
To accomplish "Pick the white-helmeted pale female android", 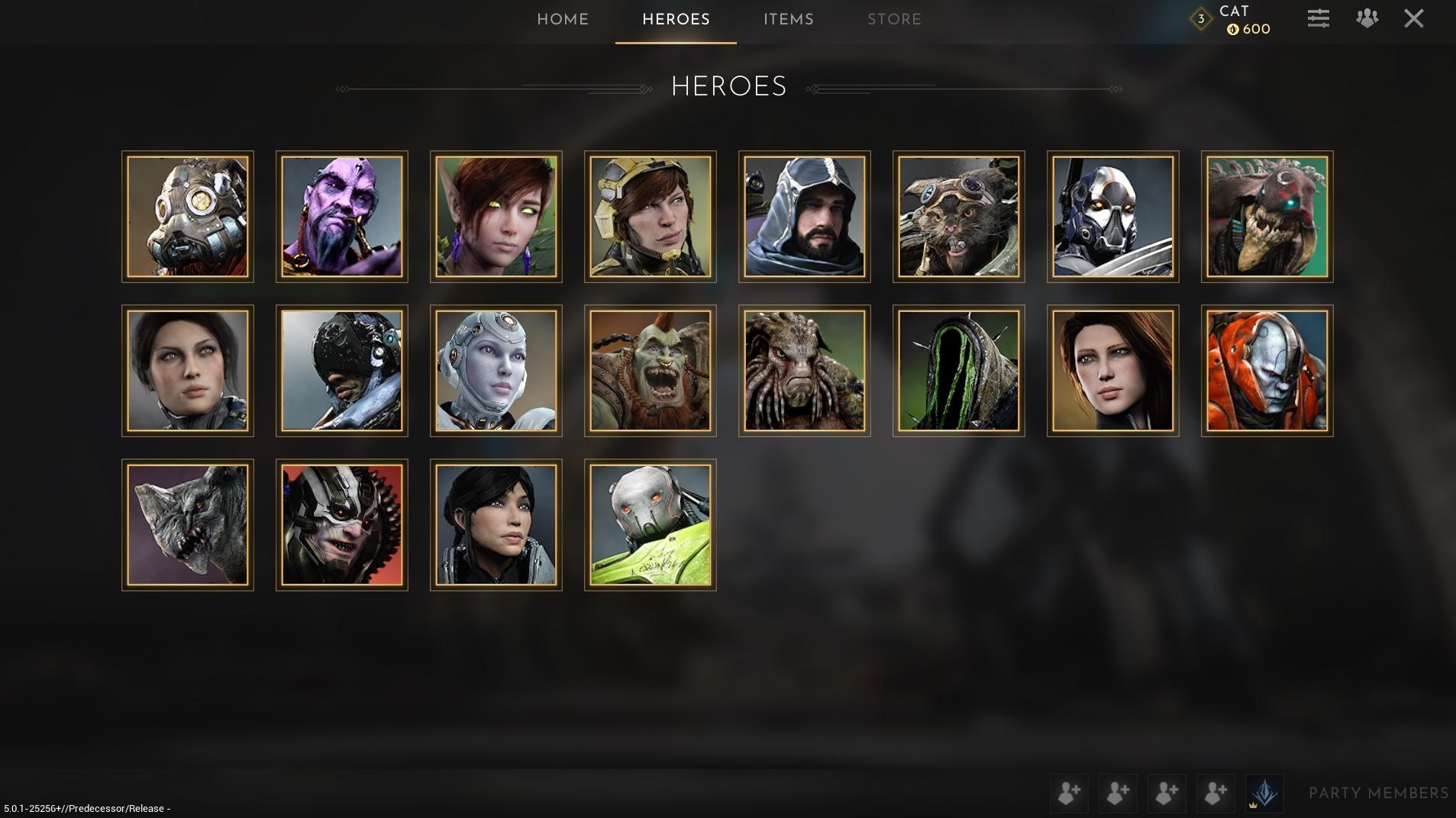I will coord(496,371).
